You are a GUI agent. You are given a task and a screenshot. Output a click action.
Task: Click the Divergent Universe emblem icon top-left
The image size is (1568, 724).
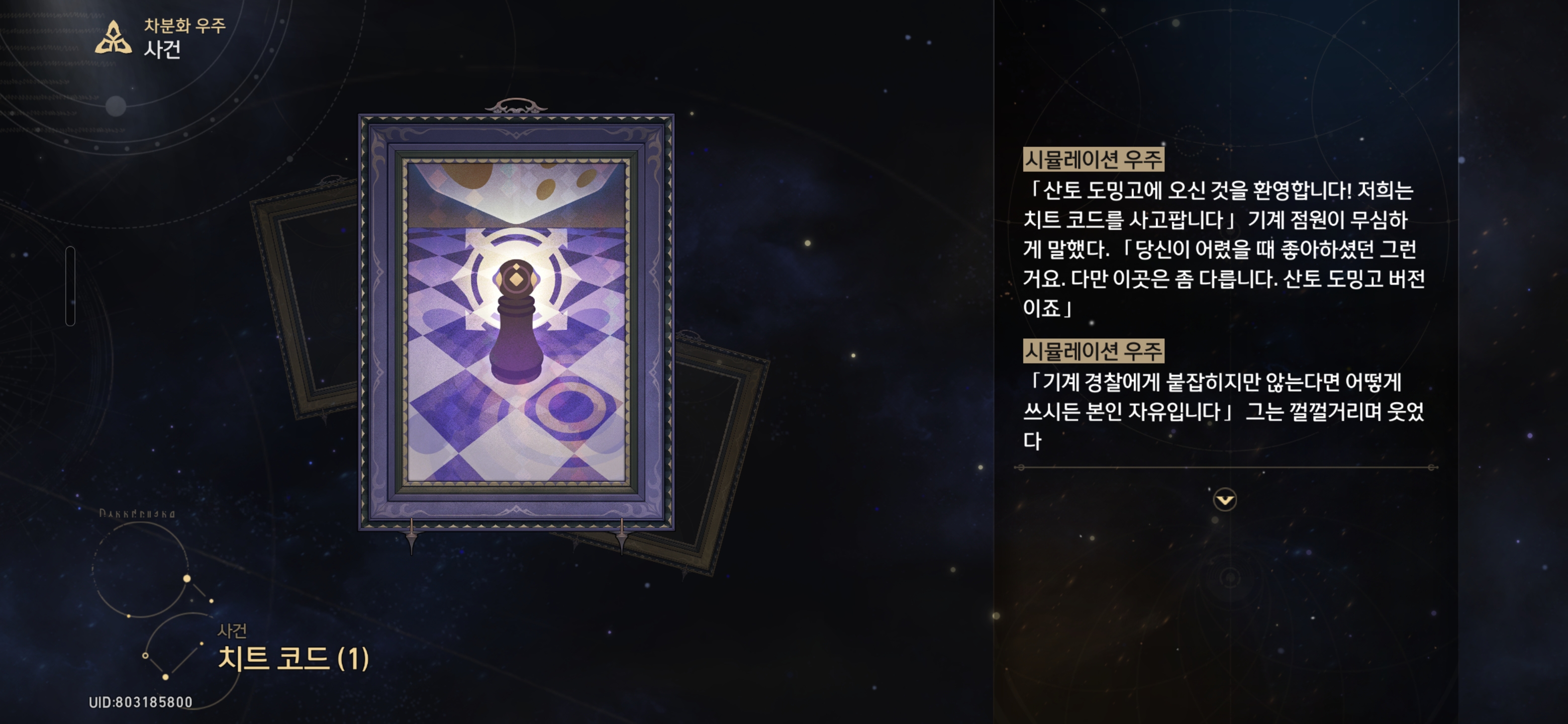pos(113,38)
